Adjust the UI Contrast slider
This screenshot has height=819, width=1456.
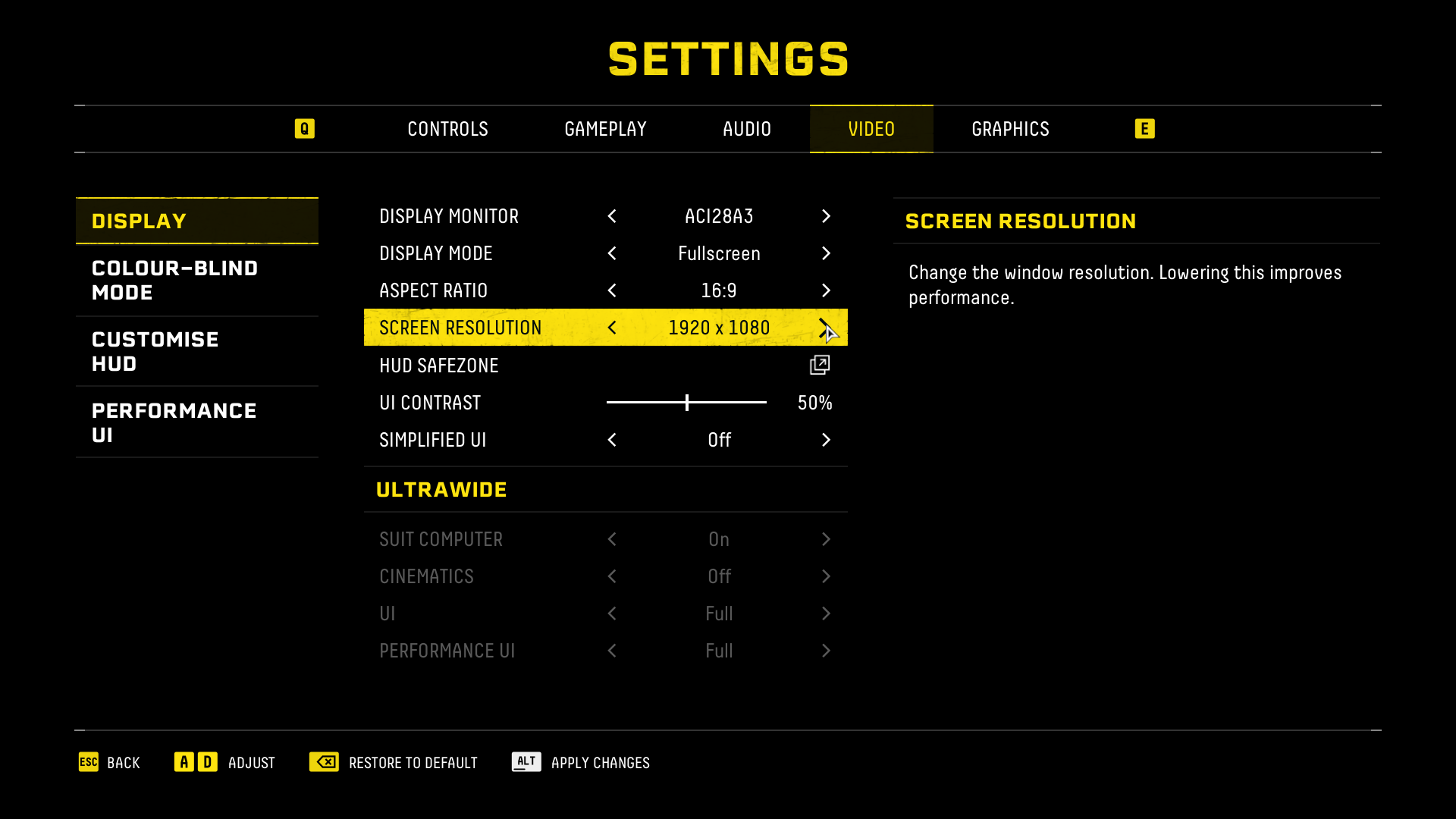[x=687, y=403]
